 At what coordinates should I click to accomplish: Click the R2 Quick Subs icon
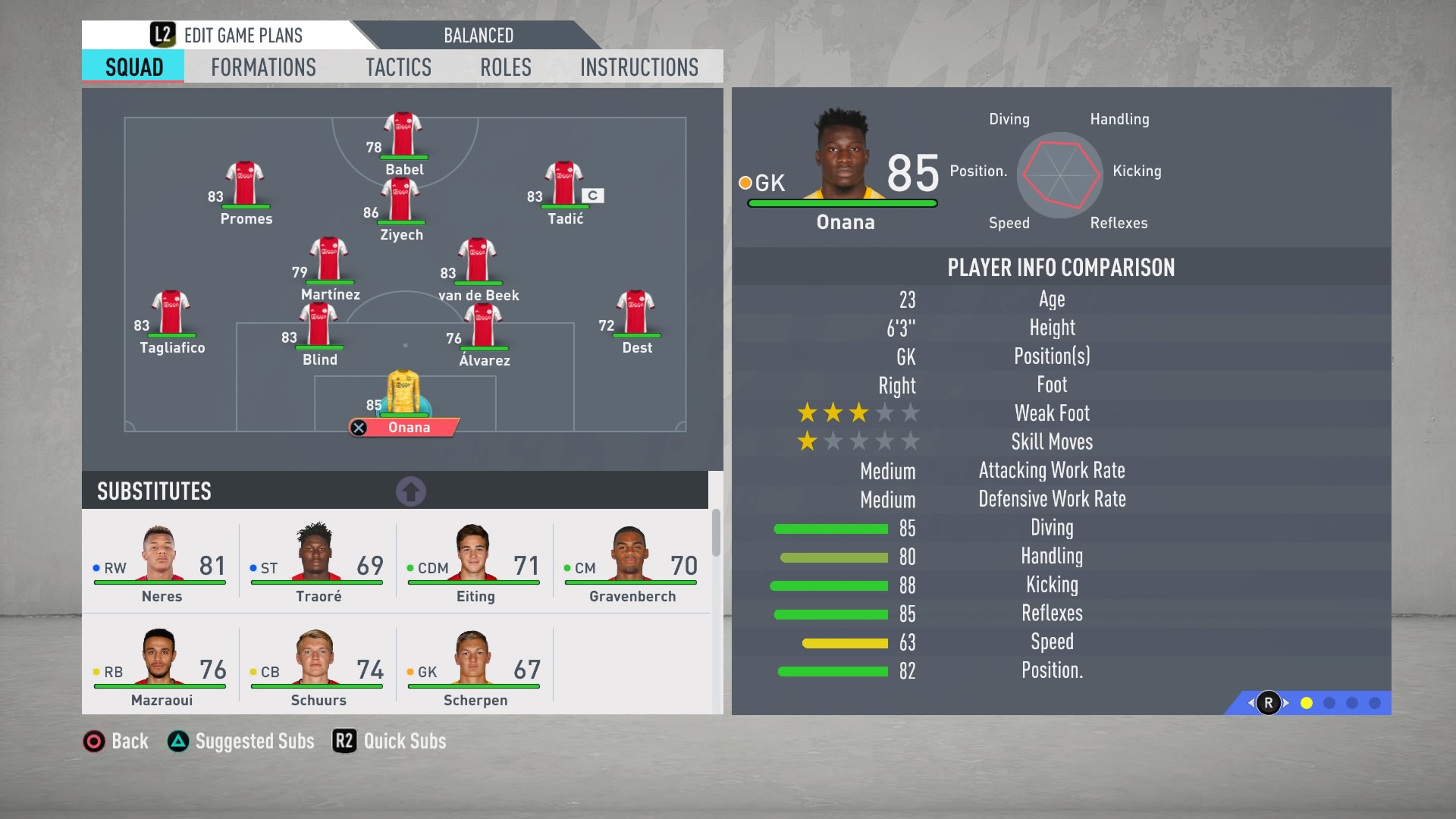[x=343, y=741]
